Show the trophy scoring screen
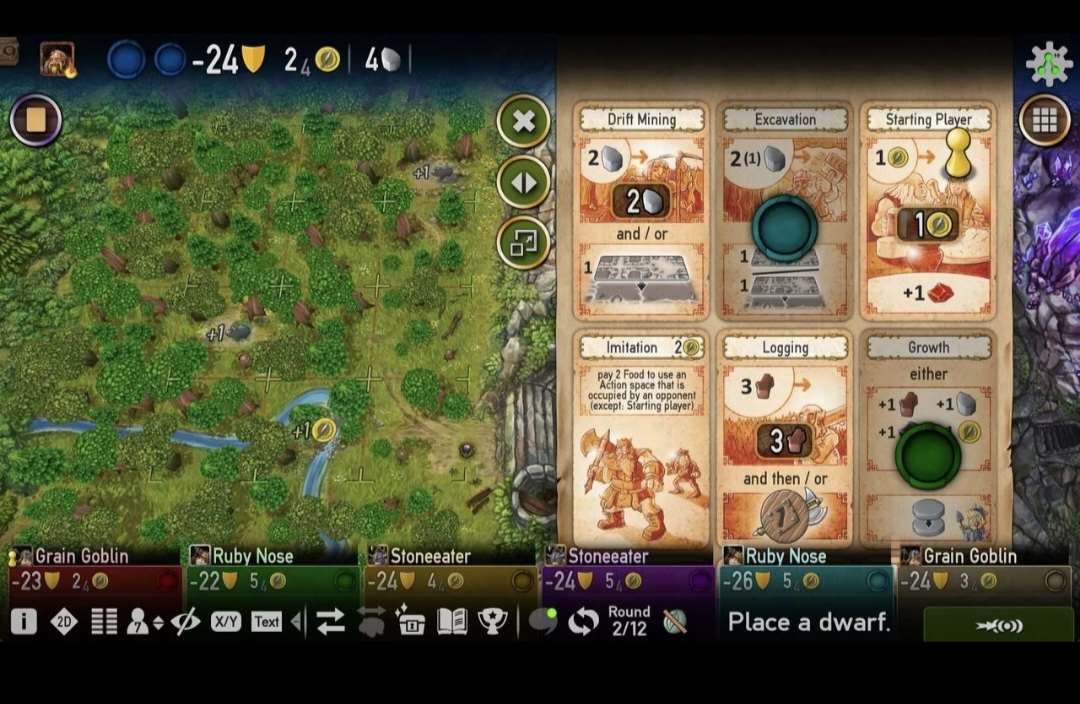Viewport: 1080px width, 704px height. coord(492,622)
